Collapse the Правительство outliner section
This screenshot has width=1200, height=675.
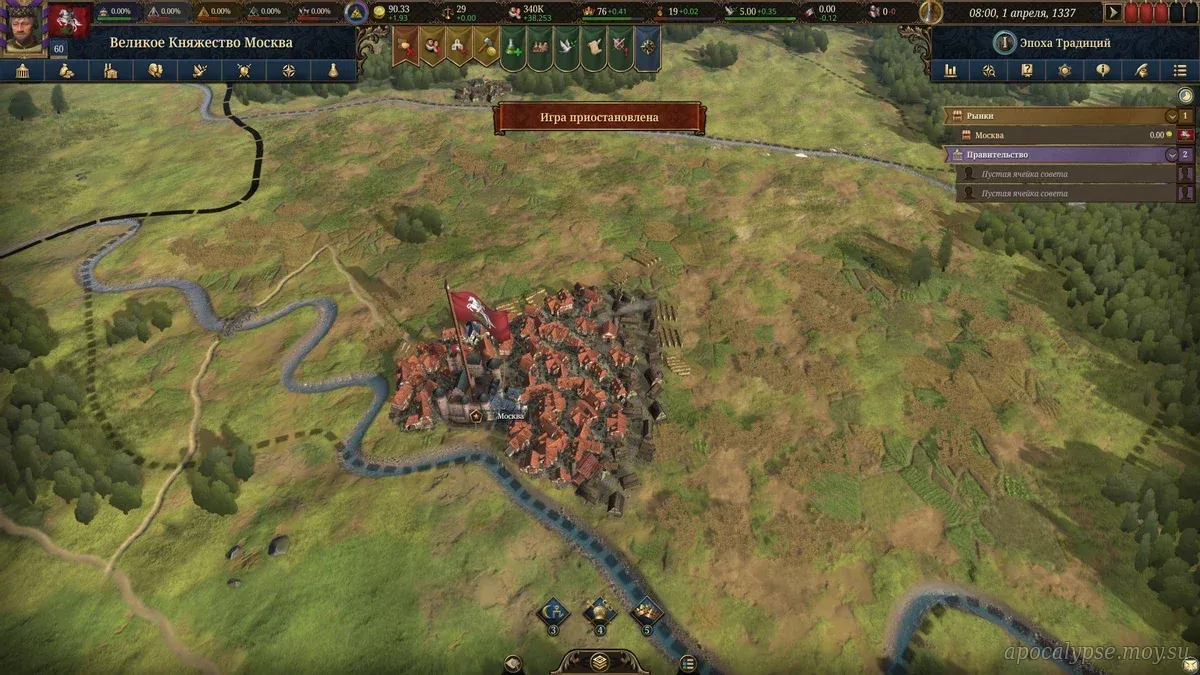click(1172, 155)
